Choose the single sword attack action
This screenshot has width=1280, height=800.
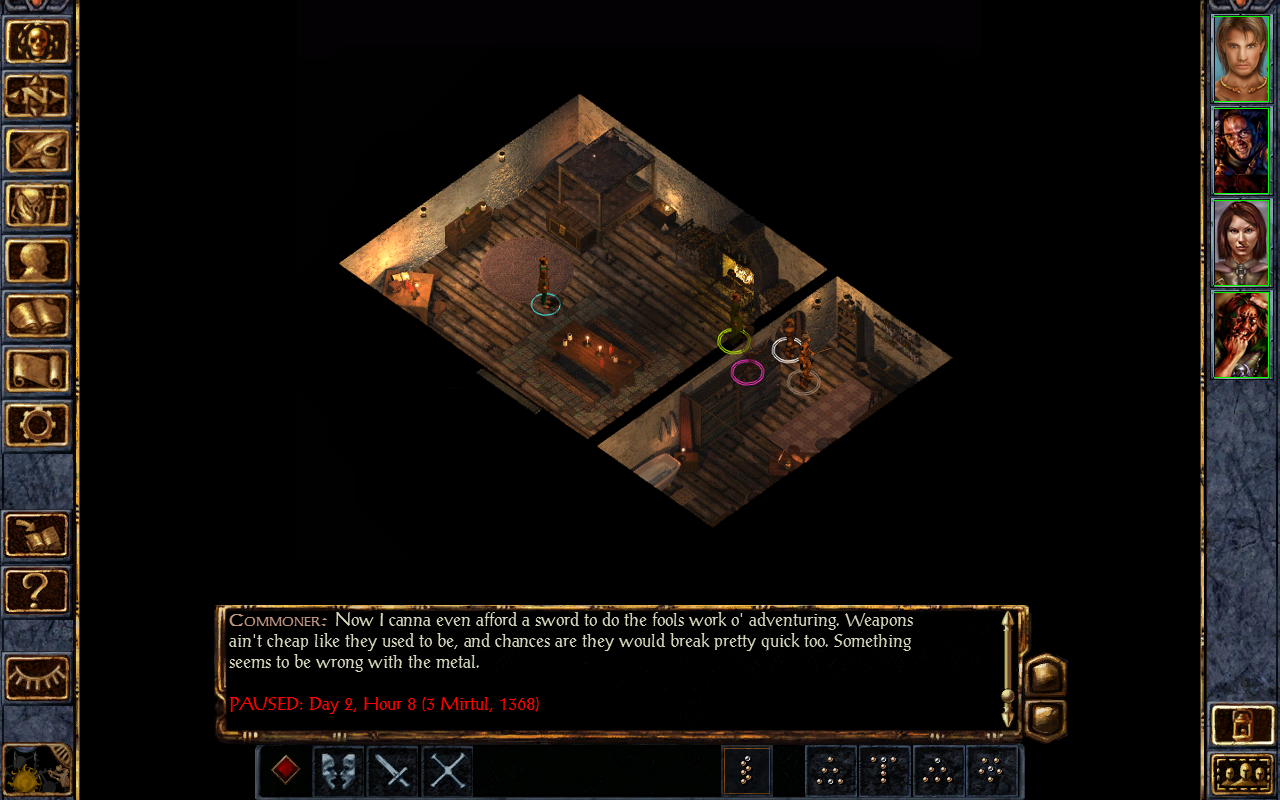[x=393, y=771]
